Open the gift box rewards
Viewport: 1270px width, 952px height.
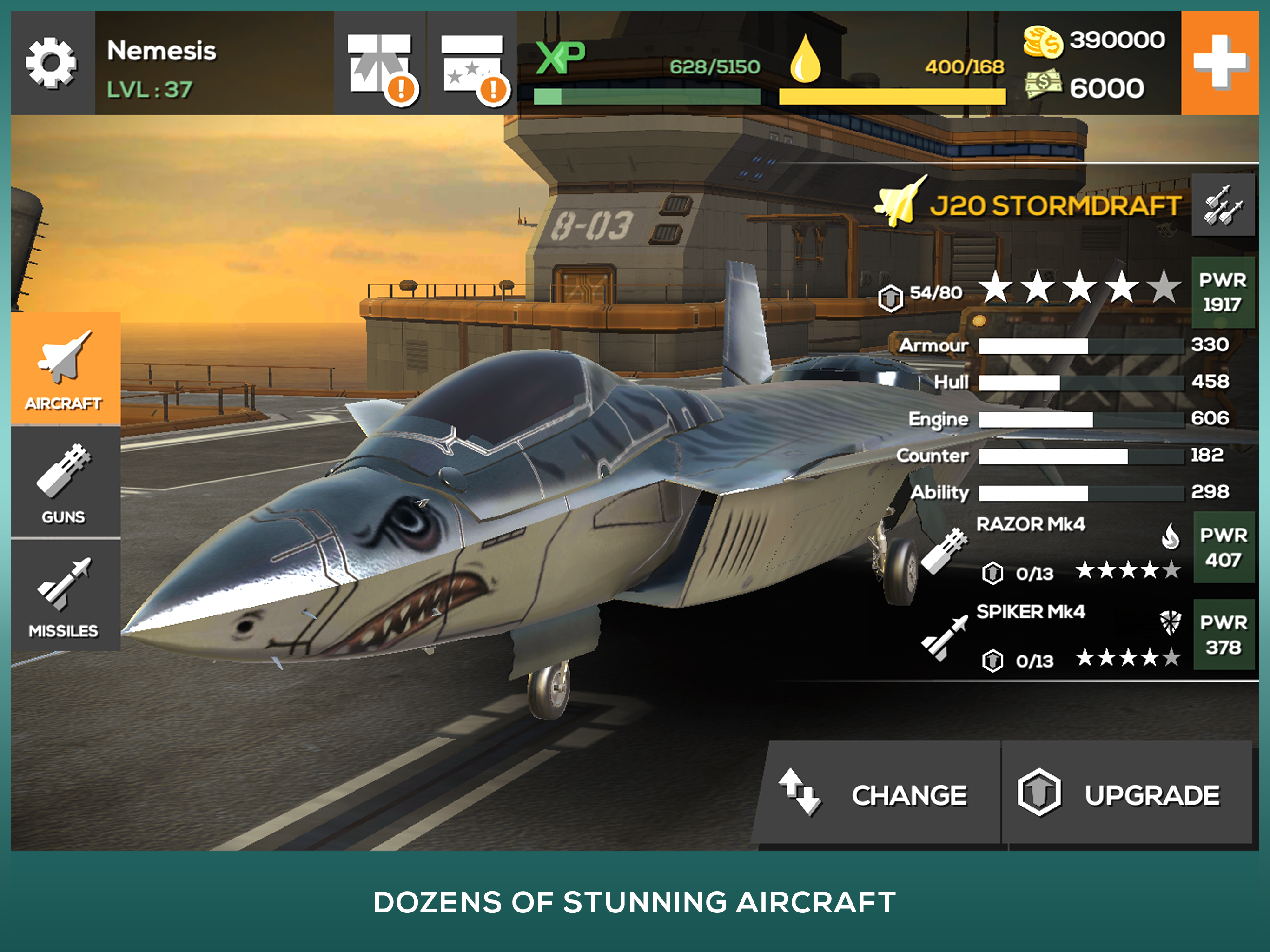(380, 64)
